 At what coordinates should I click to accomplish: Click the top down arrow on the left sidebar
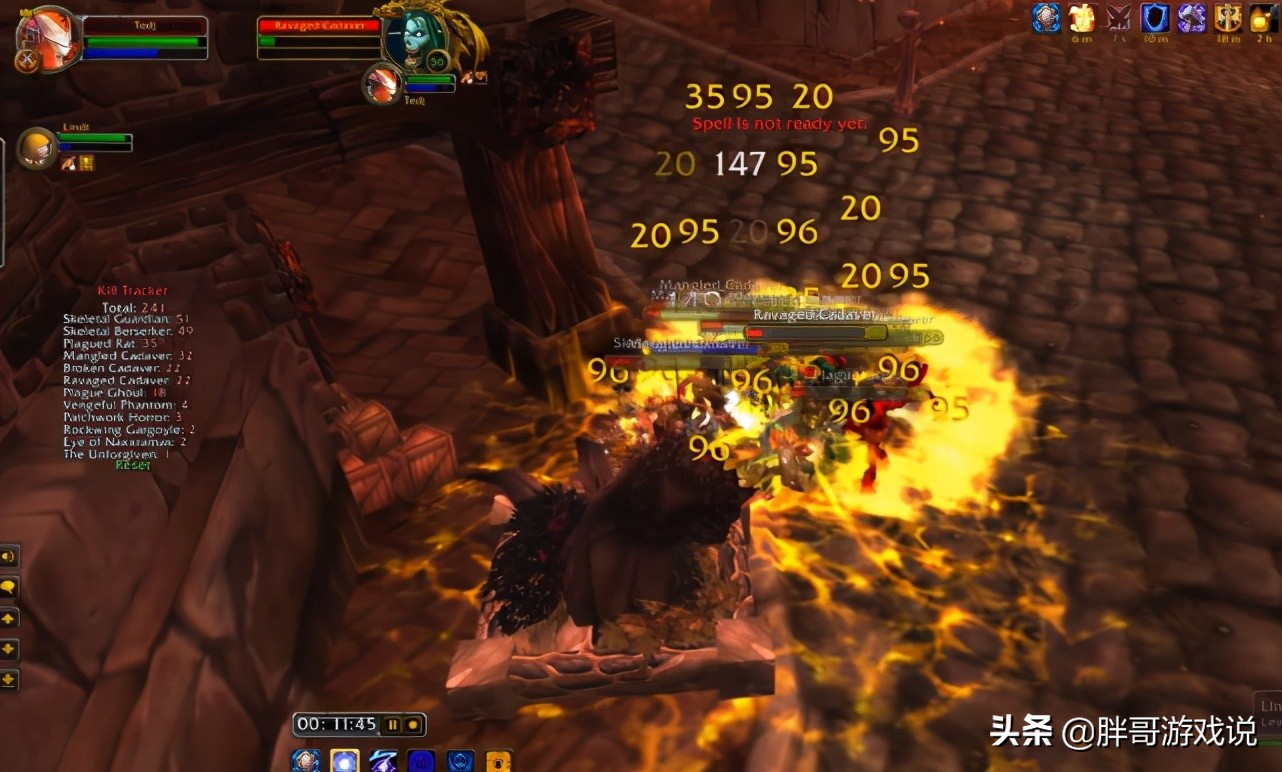pyautogui.click(x=10, y=649)
